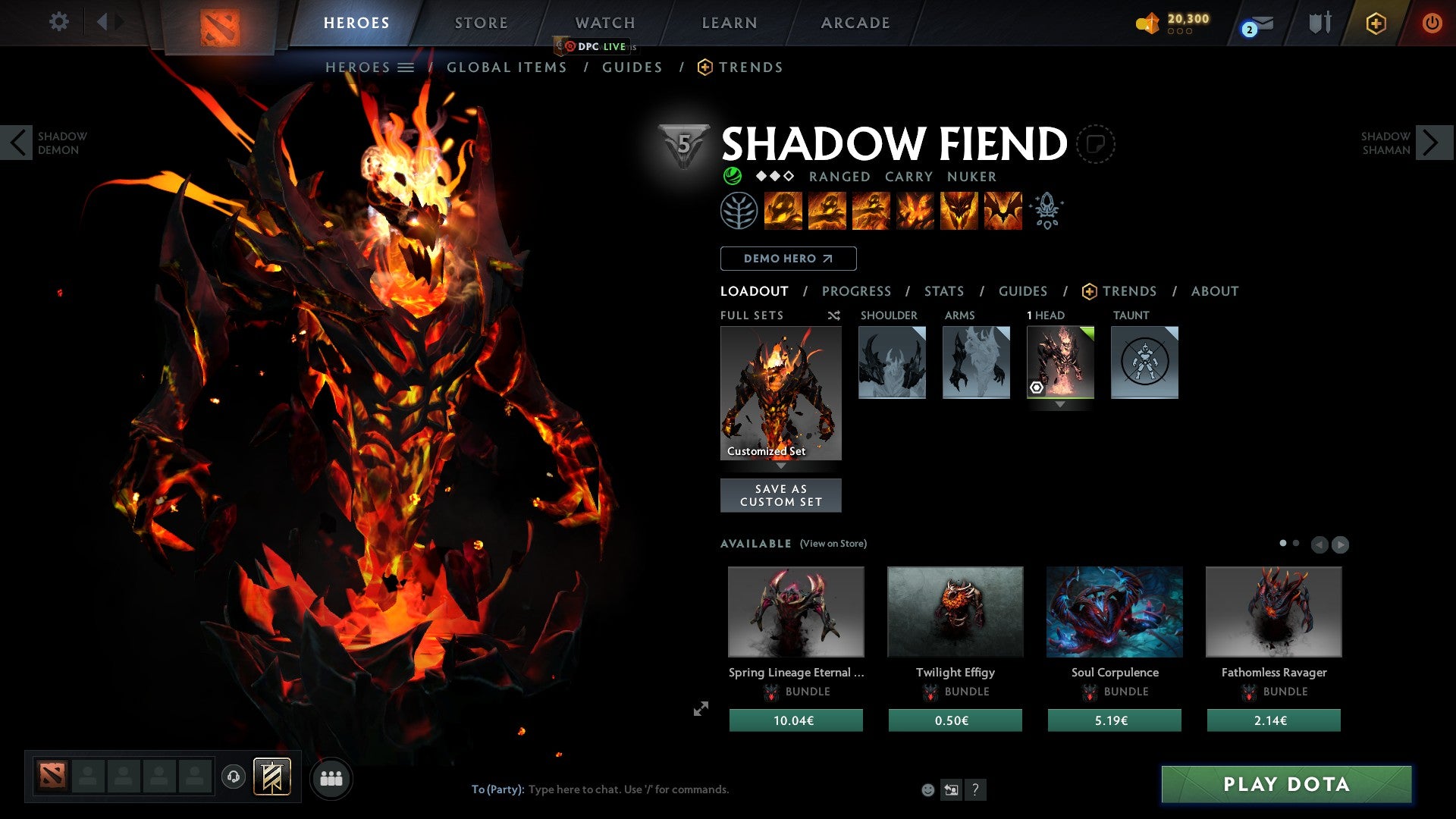Select the second page dot in Available section
The width and height of the screenshot is (1456, 819).
coord(1296,543)
